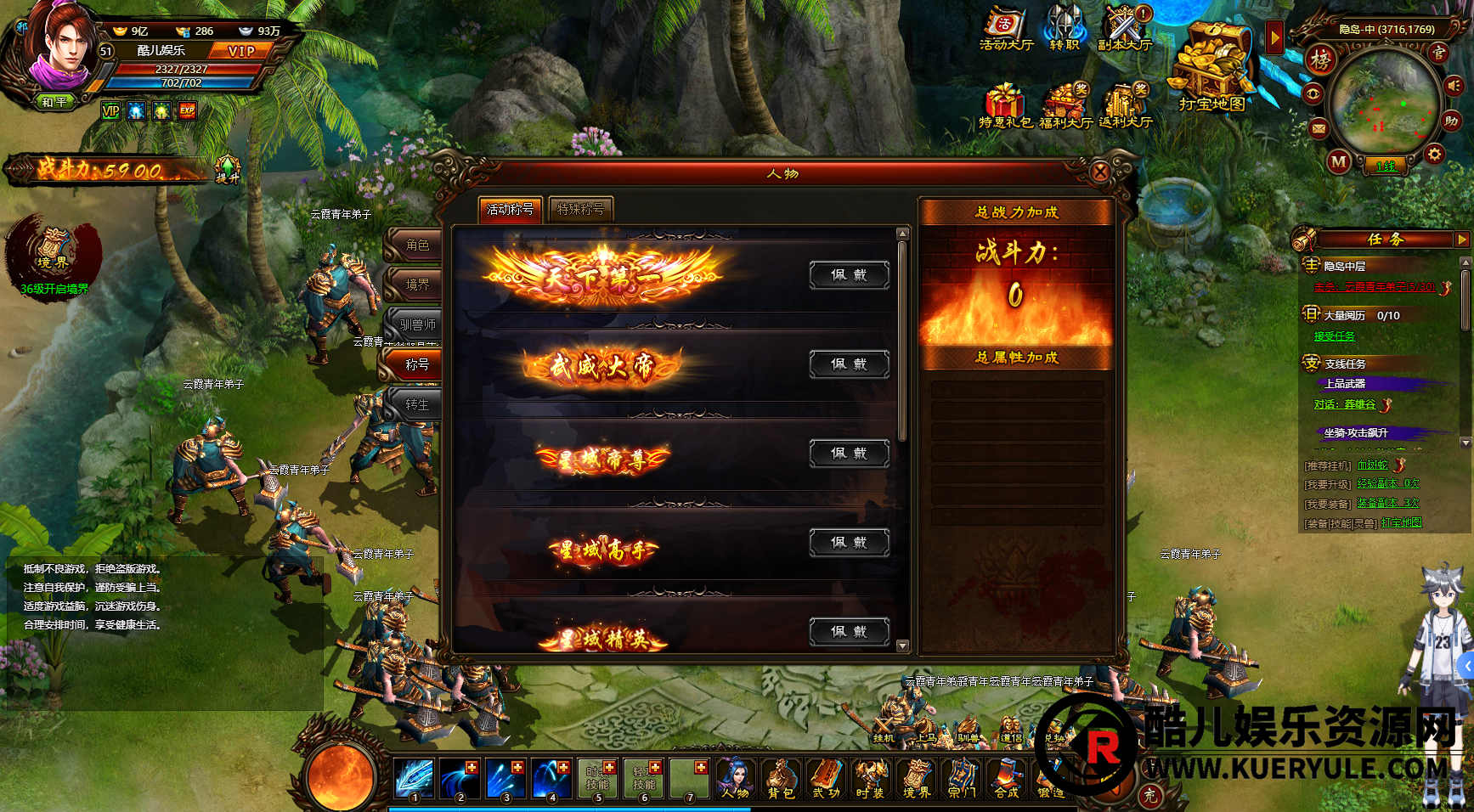
Task: Open the 榜 ranking button
Action: click(1320, 59)
